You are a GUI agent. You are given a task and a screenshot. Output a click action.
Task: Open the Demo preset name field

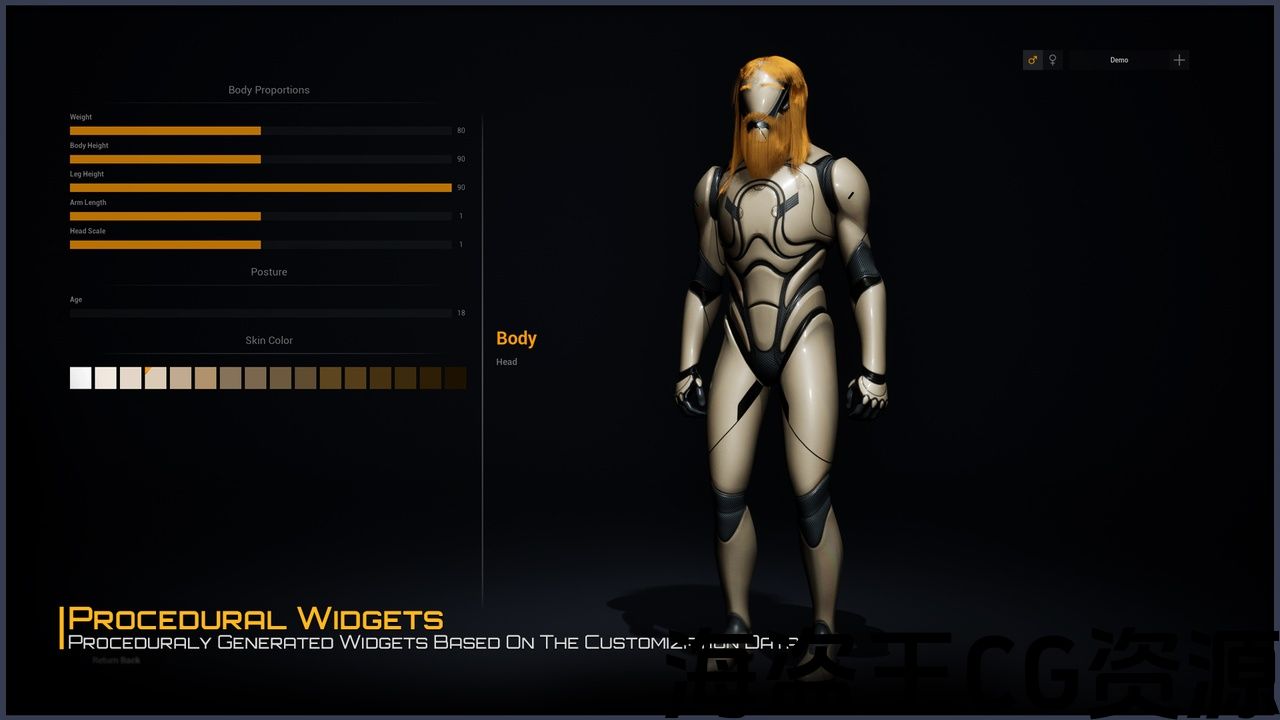click(x=1119, y=60)
